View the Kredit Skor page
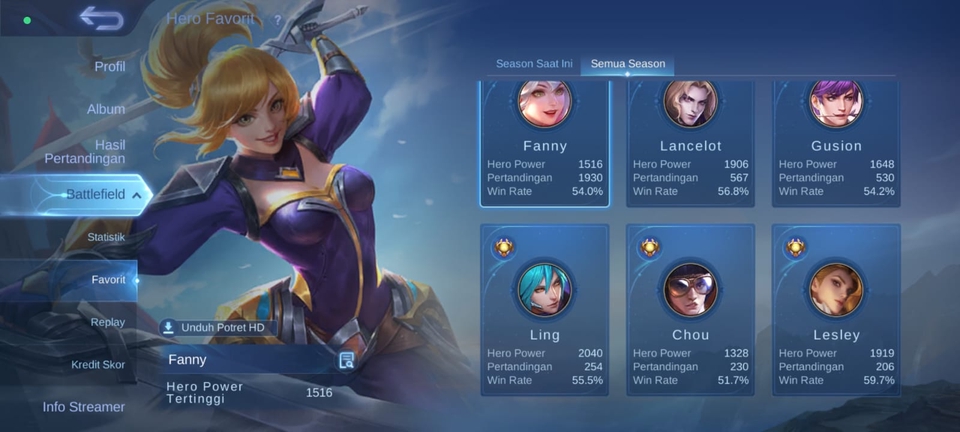The height and width of the screenshot is (432, 960). tap(98, 365)
